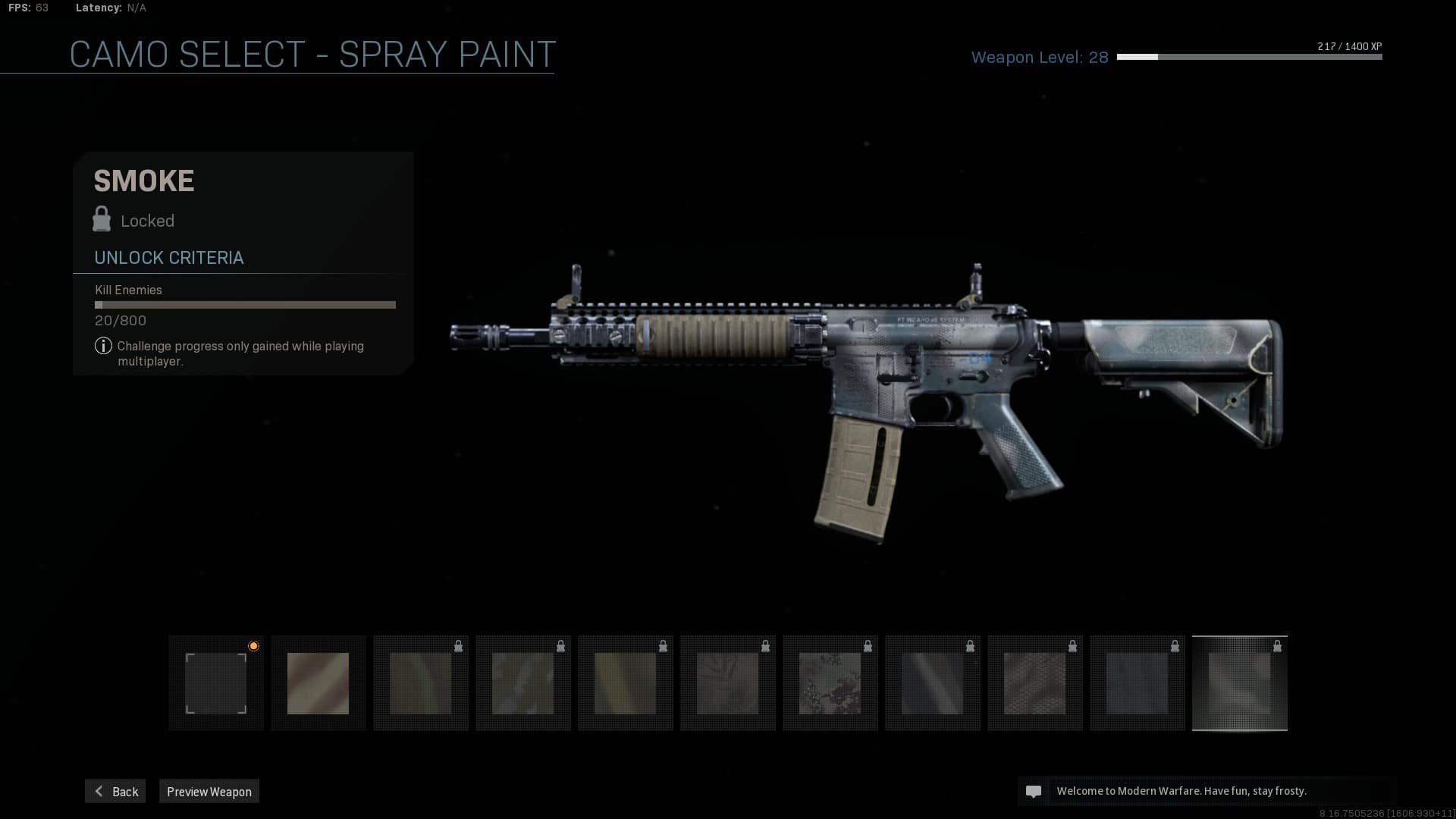The image size is (1456, 819).
Task: Select the highlighted Smoke camo tile
Action: click(1239, 683)
